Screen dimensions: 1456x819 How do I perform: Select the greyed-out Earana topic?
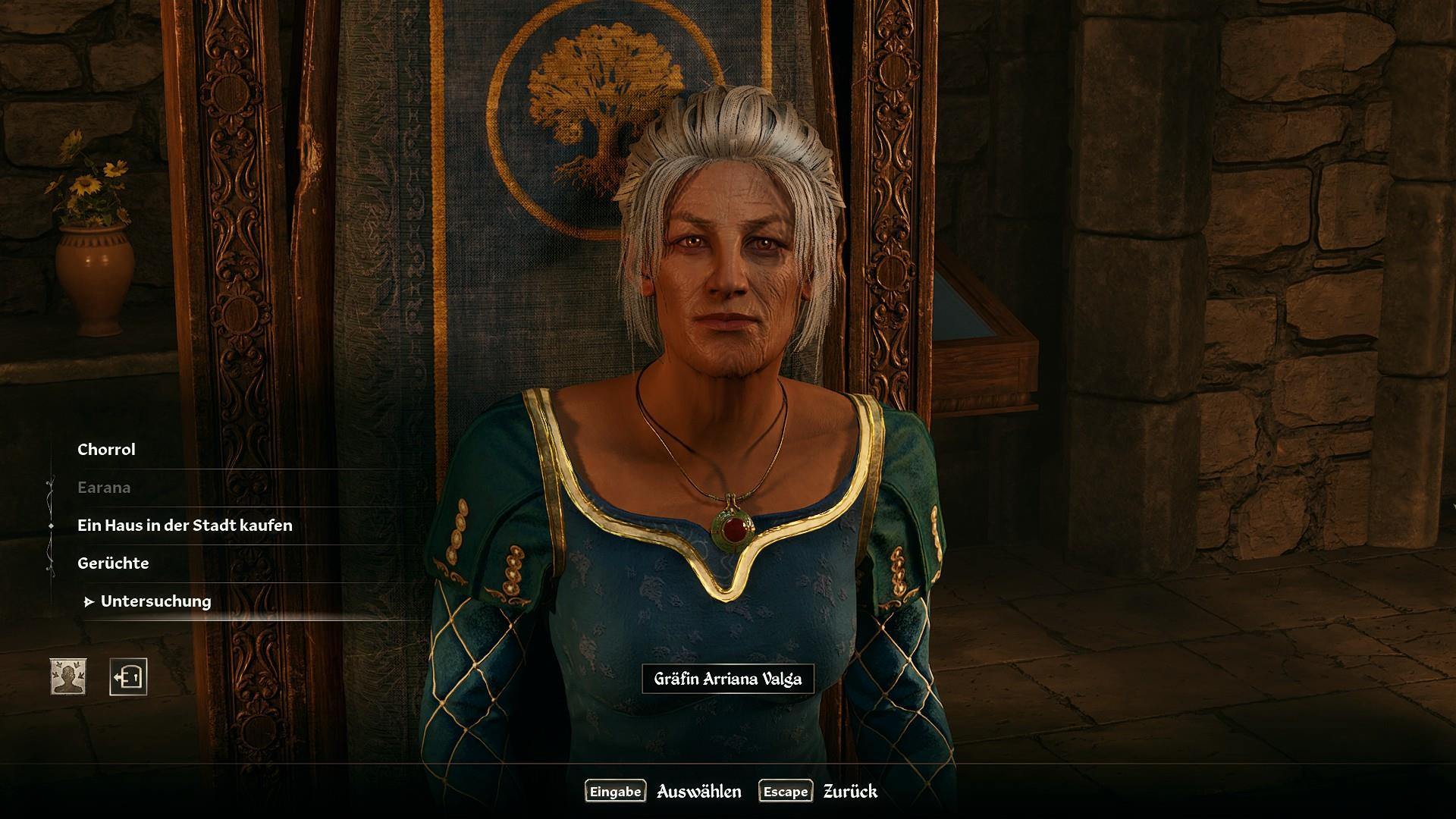pyautogui.click(x=104, y=488)
